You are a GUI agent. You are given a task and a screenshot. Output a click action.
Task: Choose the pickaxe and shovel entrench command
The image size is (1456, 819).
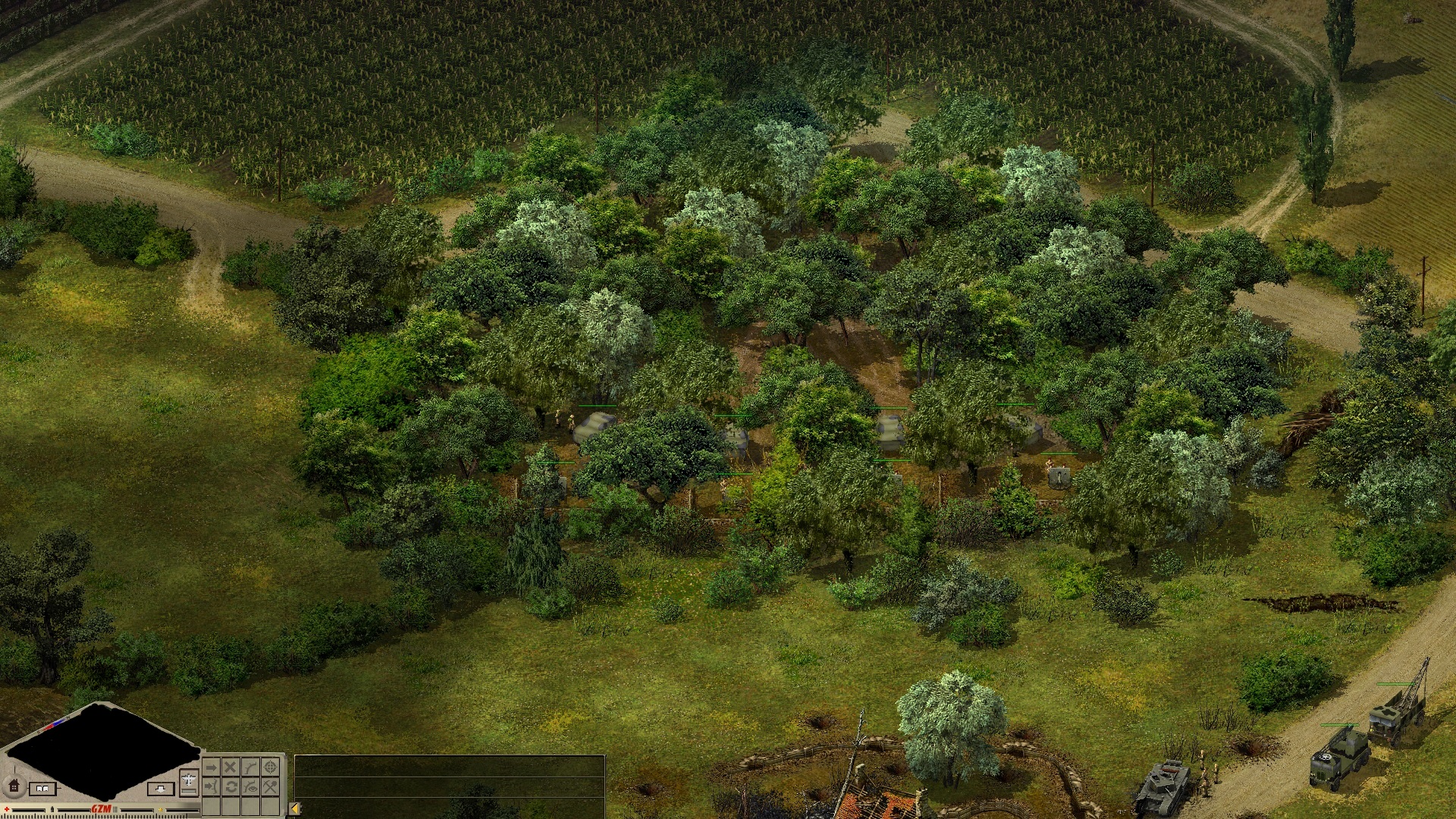pos(270,787)
